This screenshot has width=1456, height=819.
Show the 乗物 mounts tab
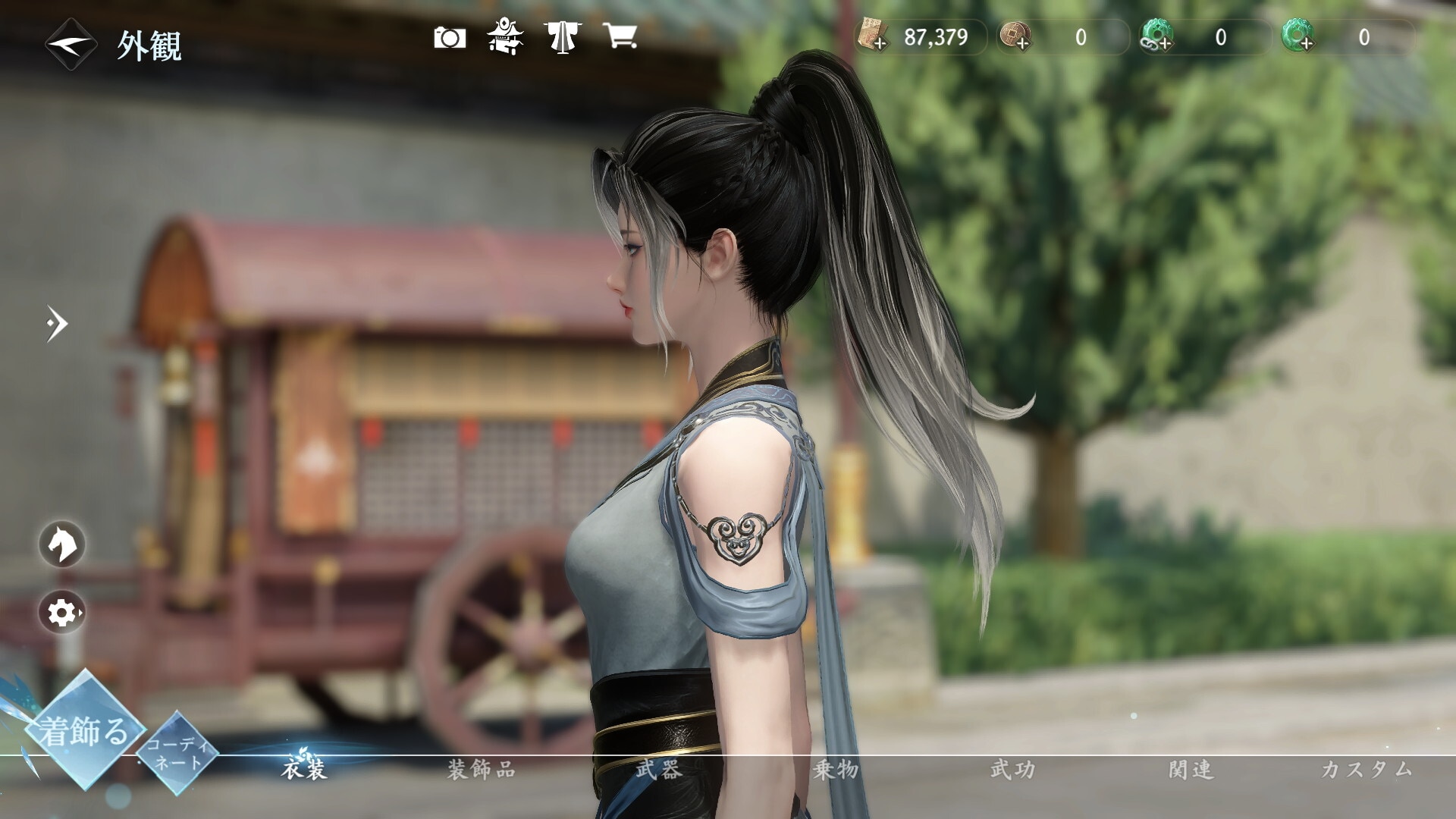(x=836, y=770)
